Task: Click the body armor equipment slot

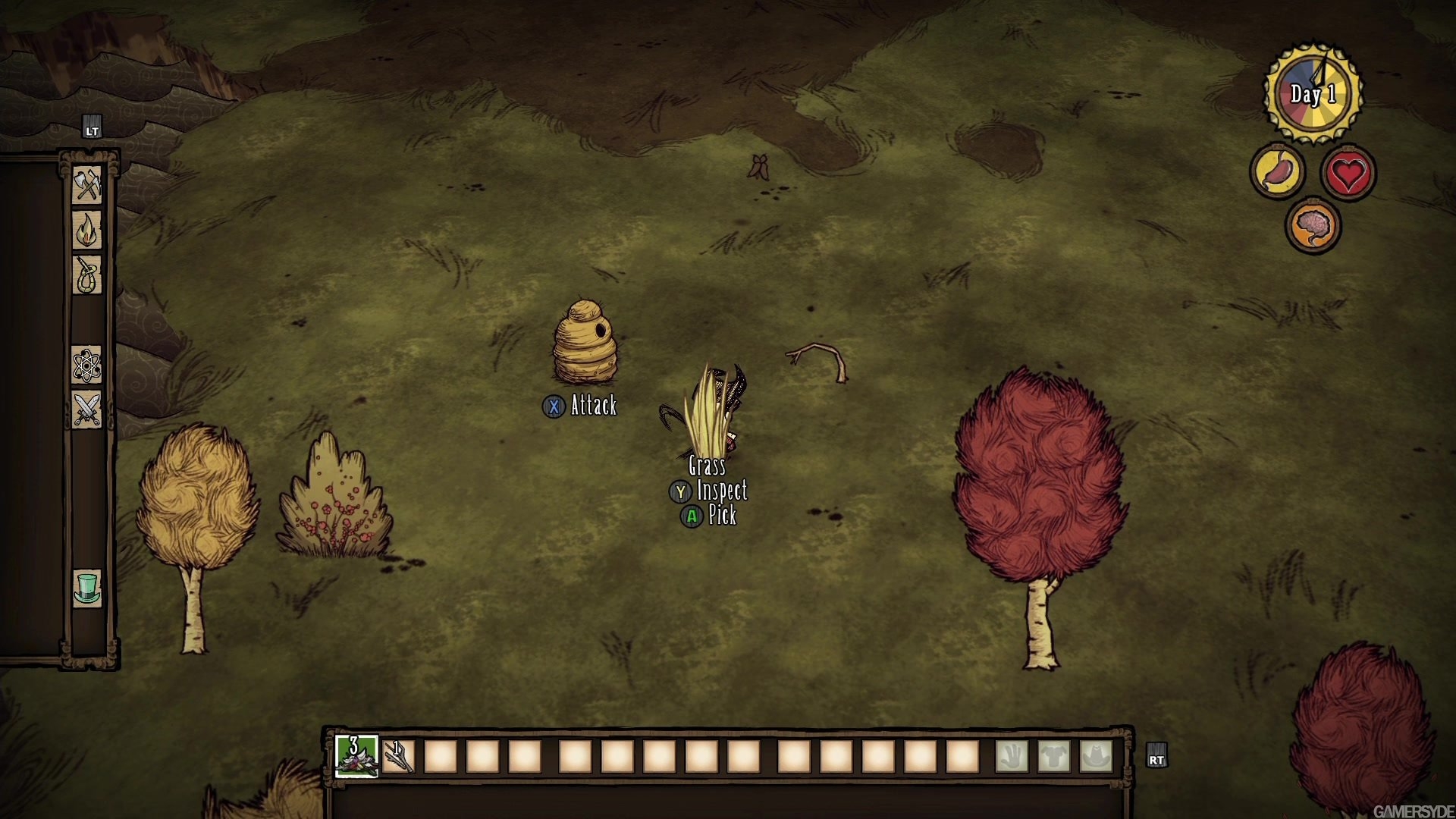Action: tap(1054, 756)
